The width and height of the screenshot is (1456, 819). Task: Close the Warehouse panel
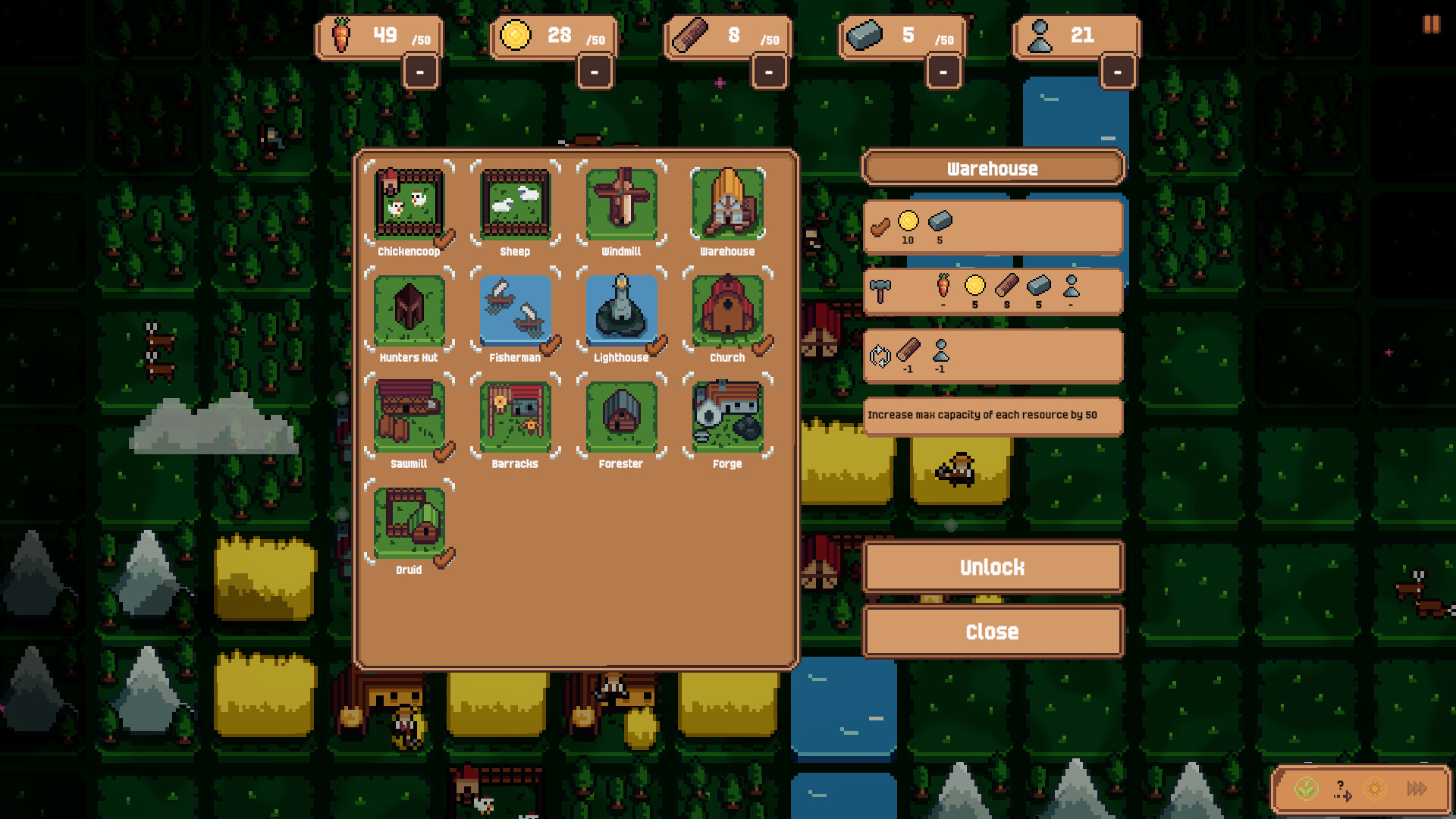point(993,631)
